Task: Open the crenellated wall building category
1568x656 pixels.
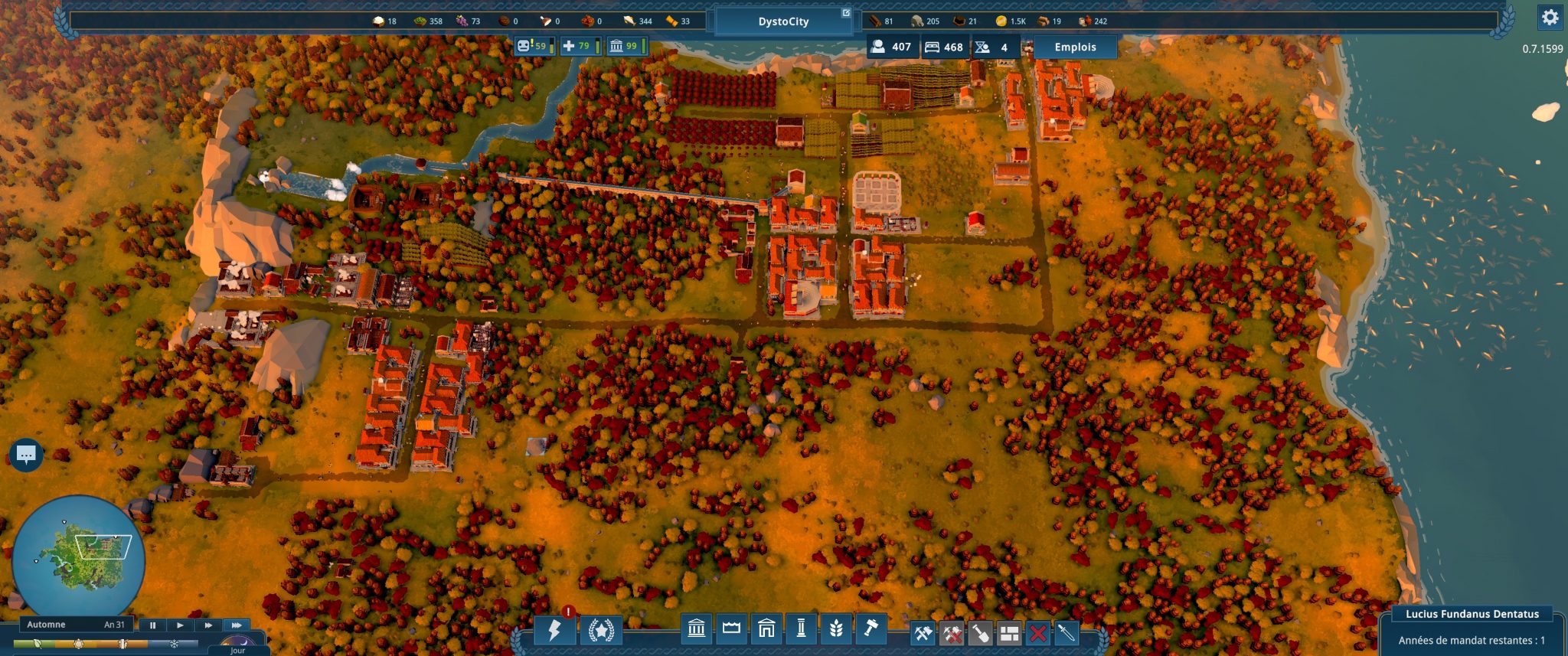Action: click(731, 629)
